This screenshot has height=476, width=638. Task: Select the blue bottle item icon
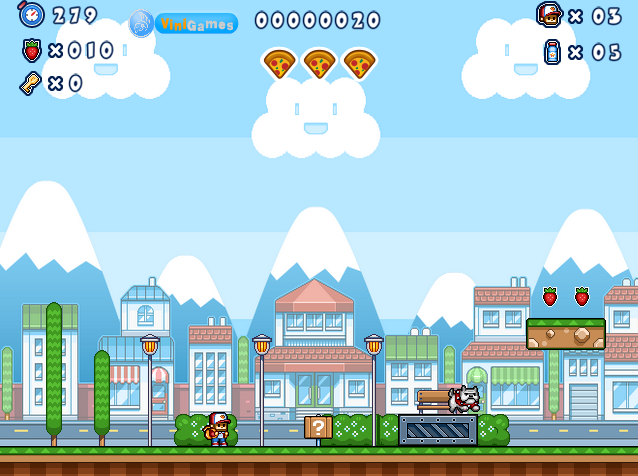click(551, 51)
